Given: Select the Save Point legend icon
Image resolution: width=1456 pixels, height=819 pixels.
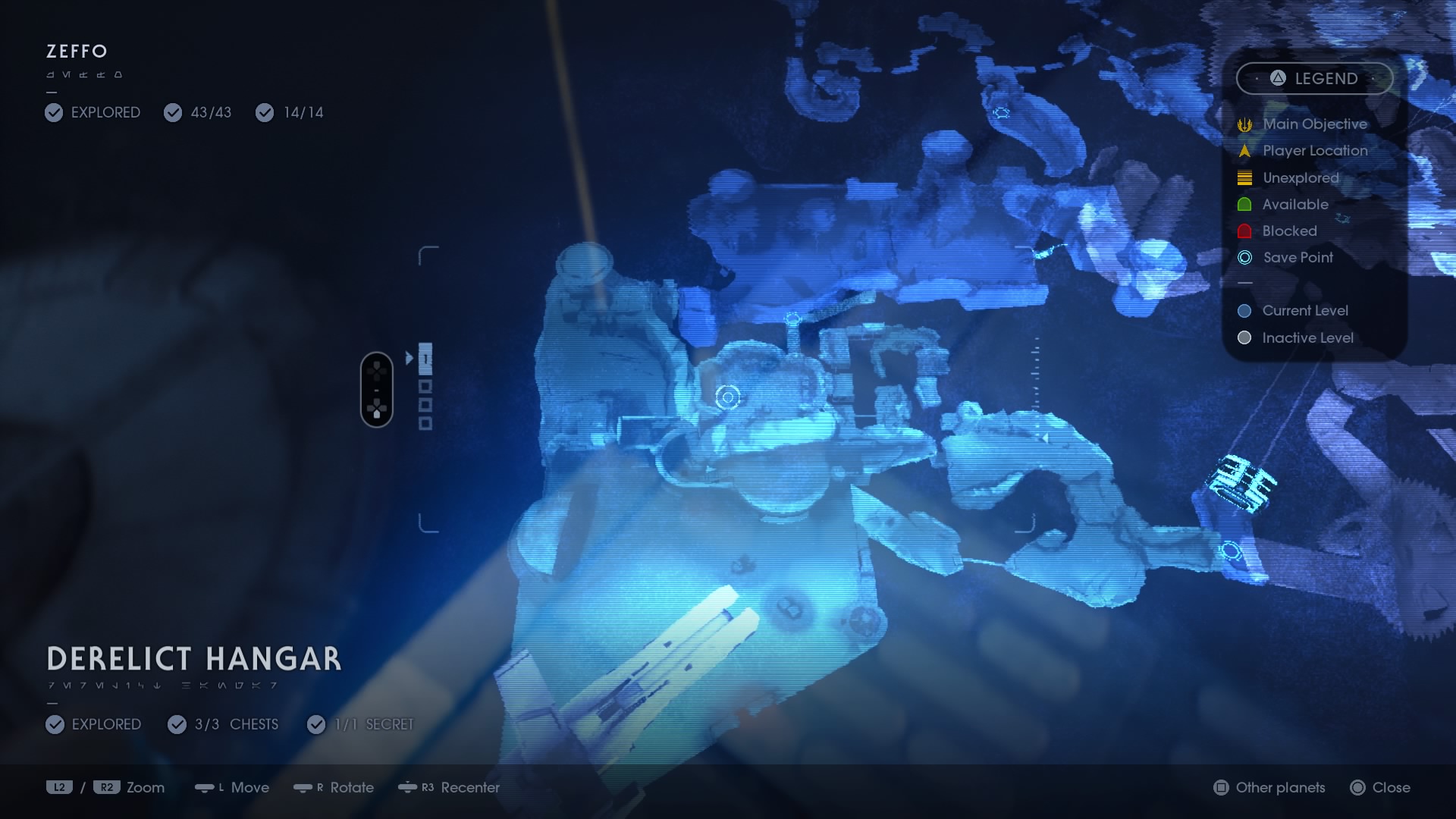Looking at the screenshot, I should [x=1244, y=258].
